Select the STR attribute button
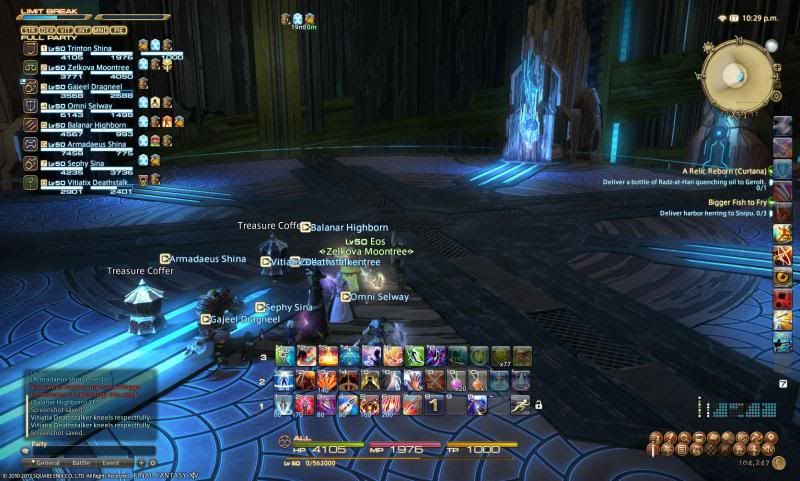This screenshot has width=800, height=481. tap(30, 30)
